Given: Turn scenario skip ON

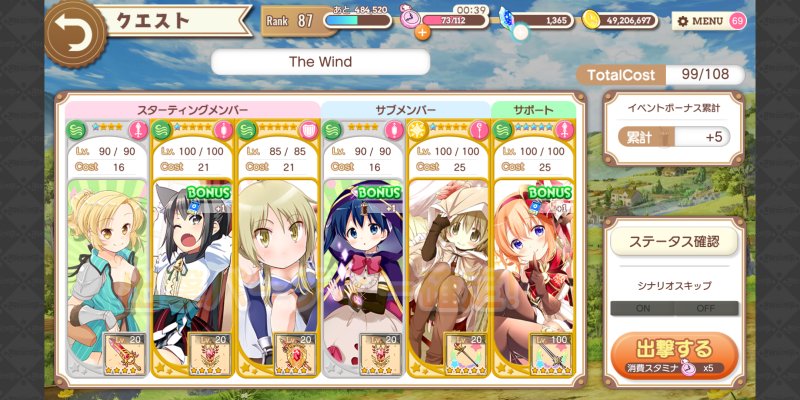Looking at the screenshot, I should (x=642, y=308).
